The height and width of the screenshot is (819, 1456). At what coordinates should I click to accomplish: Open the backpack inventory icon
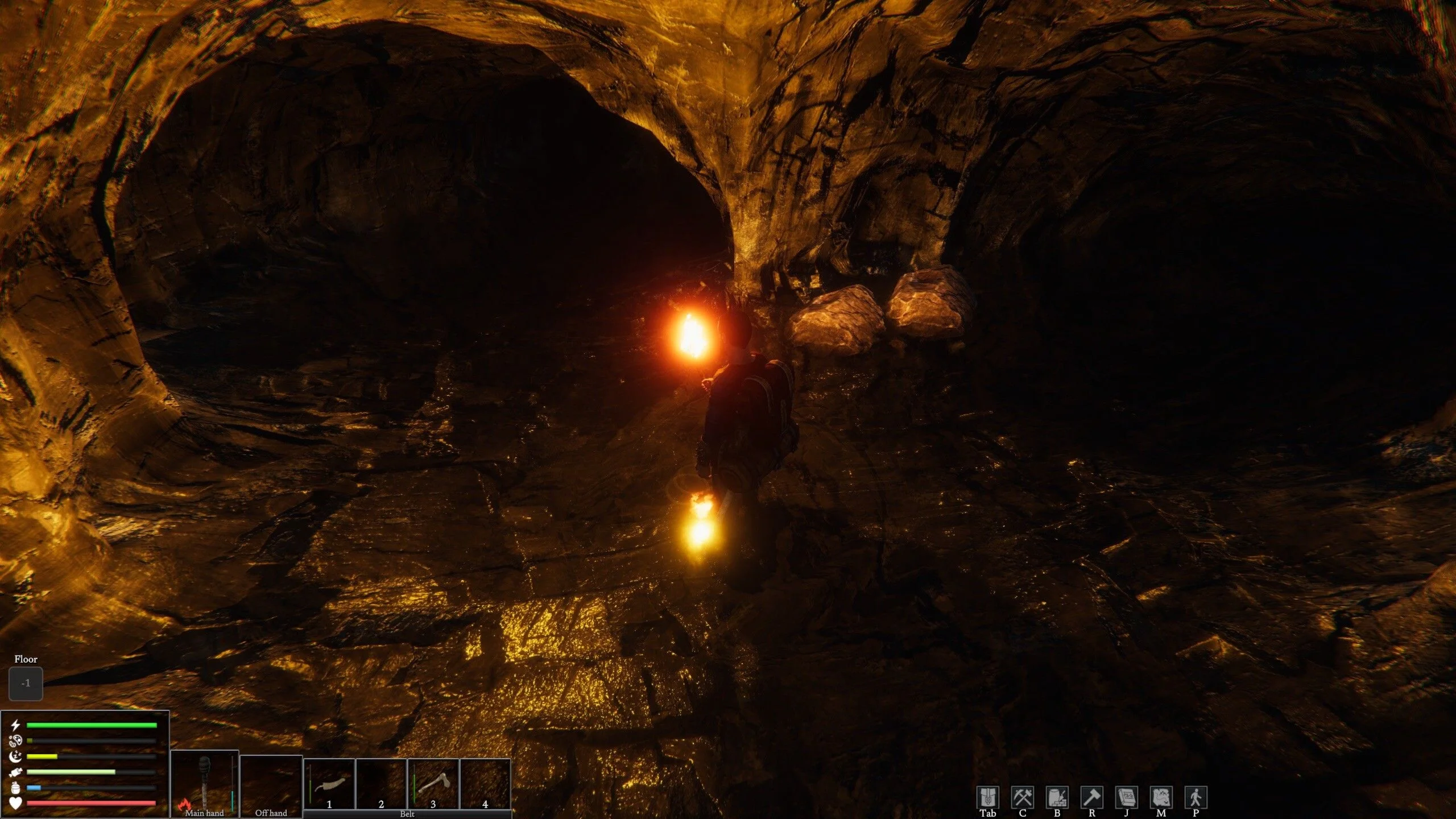point(987,797)
